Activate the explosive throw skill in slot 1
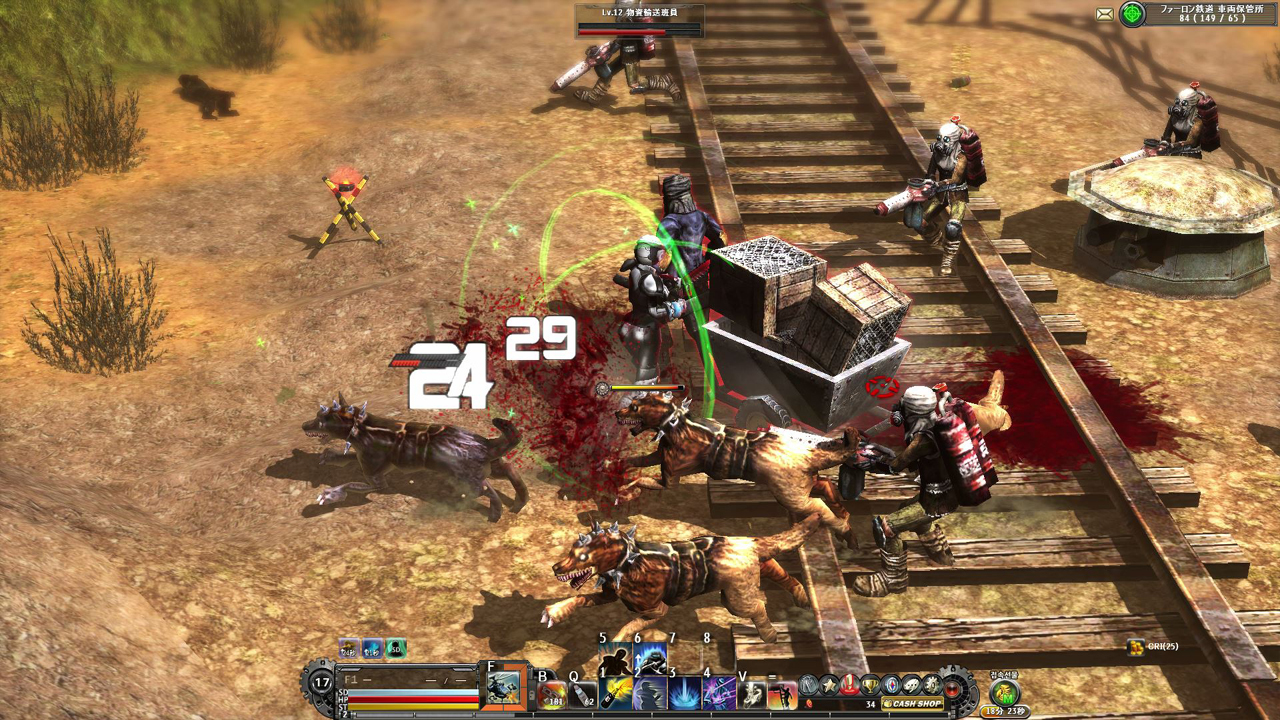Image resolution: width=1280 pixels, height=720 pixels. (x=616, y=693)
